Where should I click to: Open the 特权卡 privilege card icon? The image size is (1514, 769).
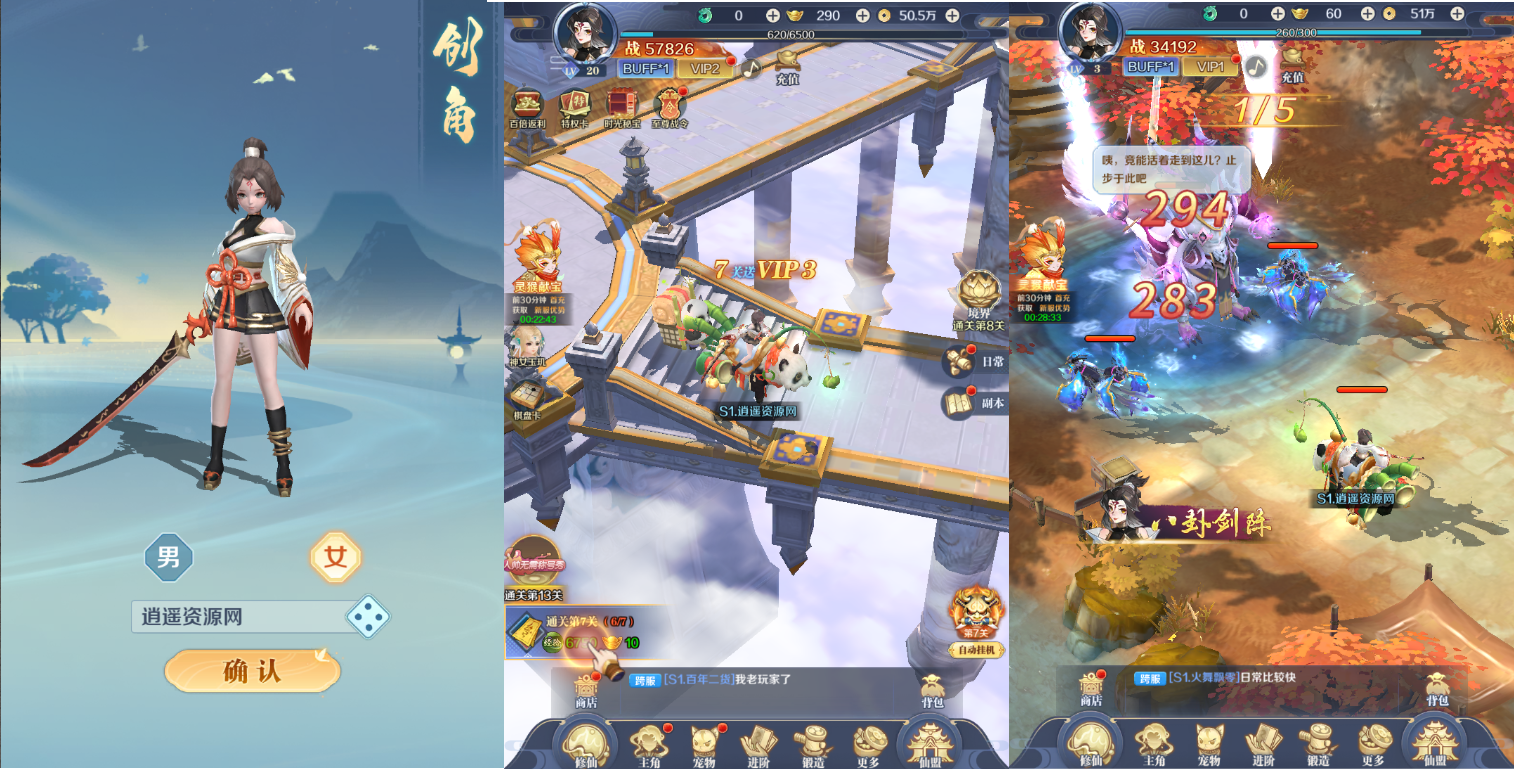pos(575,107)
